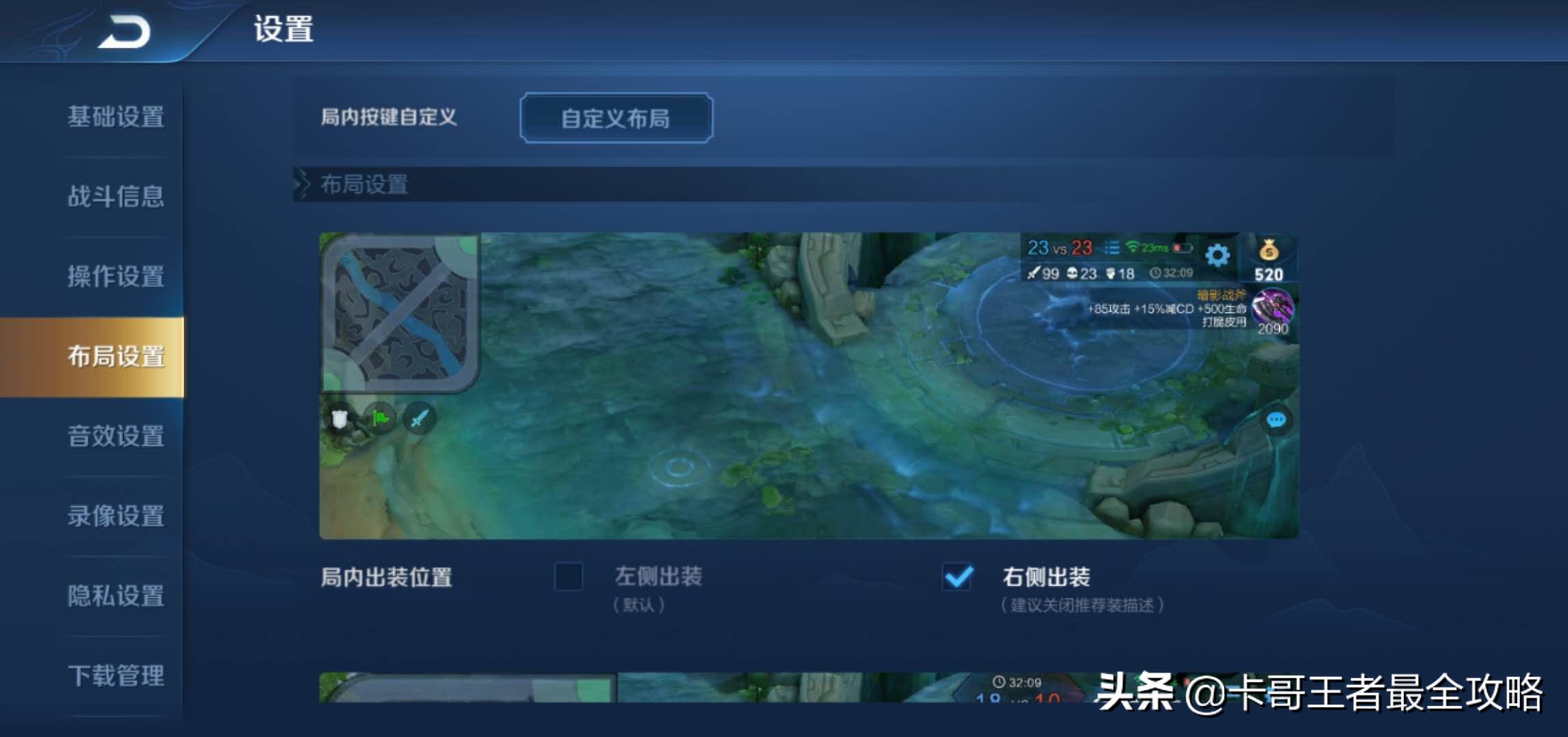Expand the 布局设置 section header
Viewport: 1568px width, 737px height.
[x=362, y=185]
